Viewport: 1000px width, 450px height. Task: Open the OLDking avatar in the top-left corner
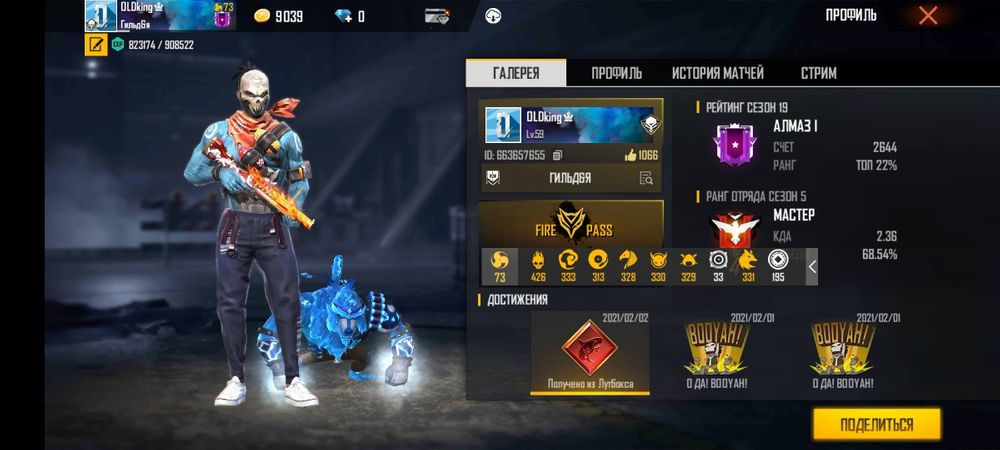pos(100,15)
